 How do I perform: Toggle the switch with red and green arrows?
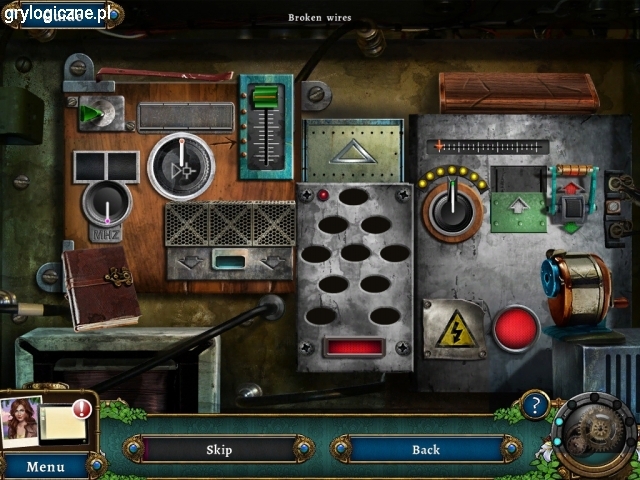pos(573,208)
